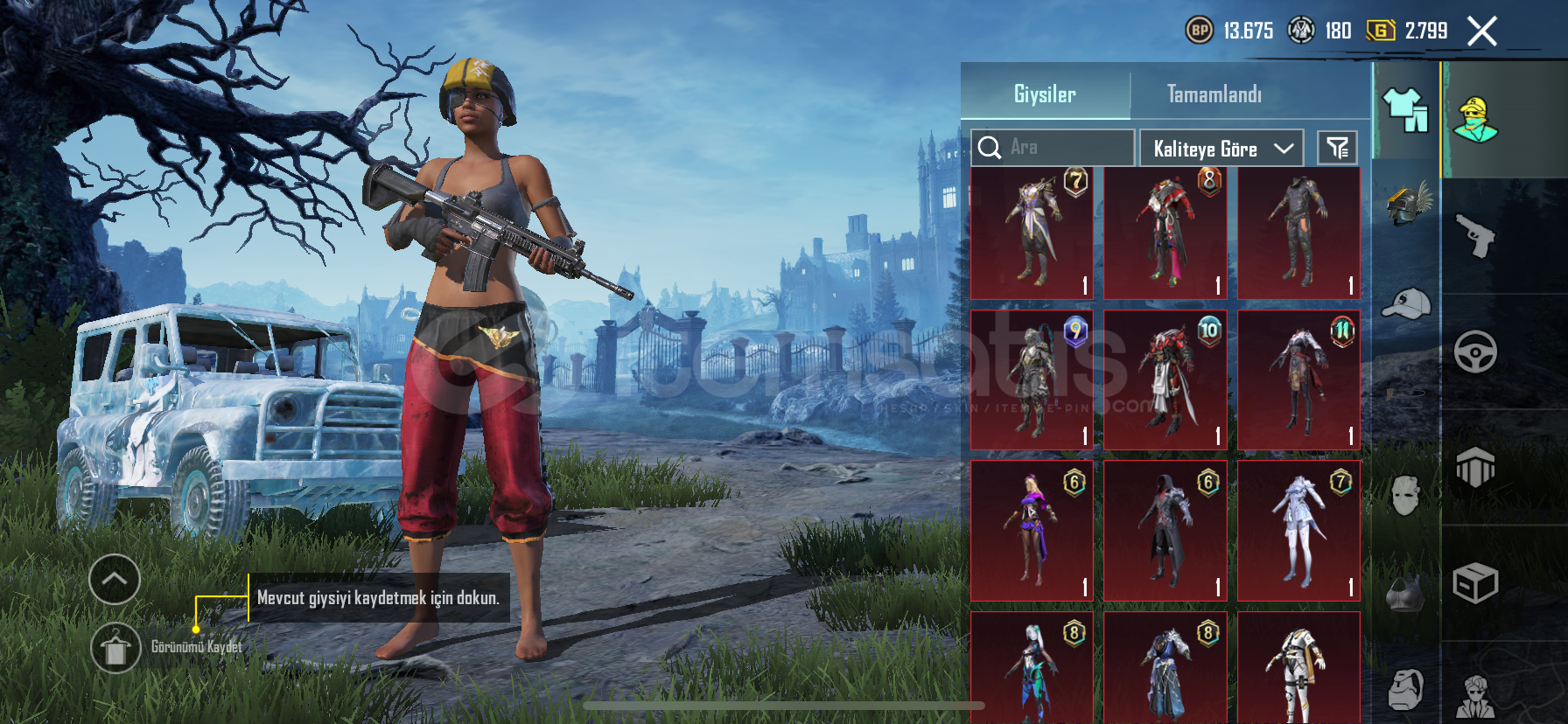
Task: Expand the round up-arrow button
Action: [x=115, y=579]
